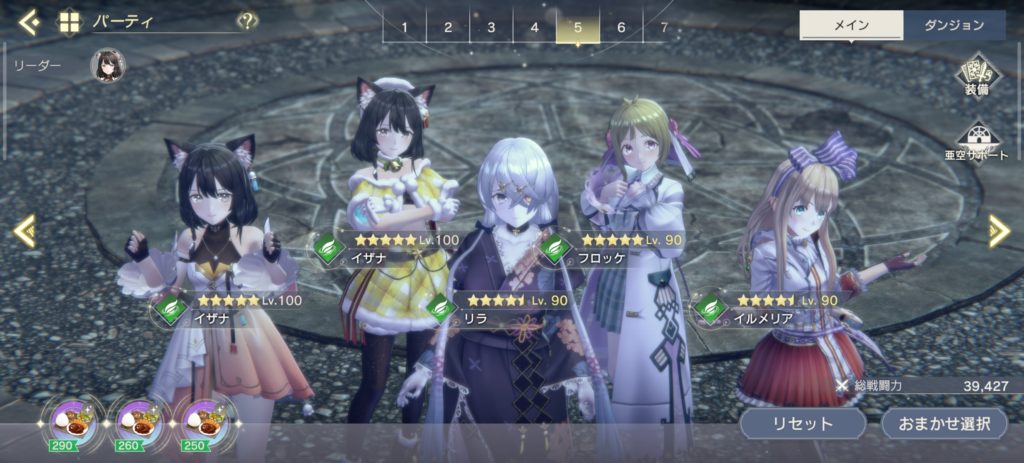Viewport: 1024px width, 463px height.
Task: Switch to party slot 3
Action: point(491,27)
